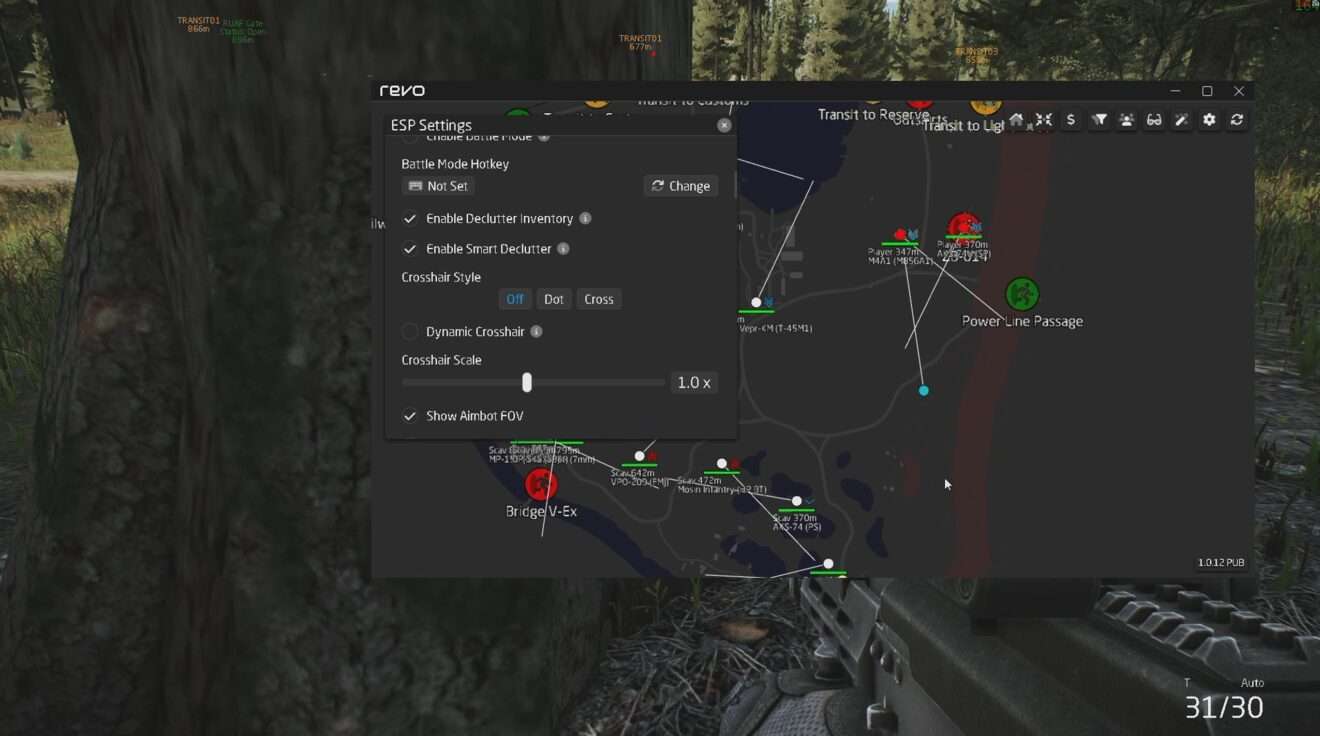
Task: Select the Cross crosshair style
Action: 598,299
